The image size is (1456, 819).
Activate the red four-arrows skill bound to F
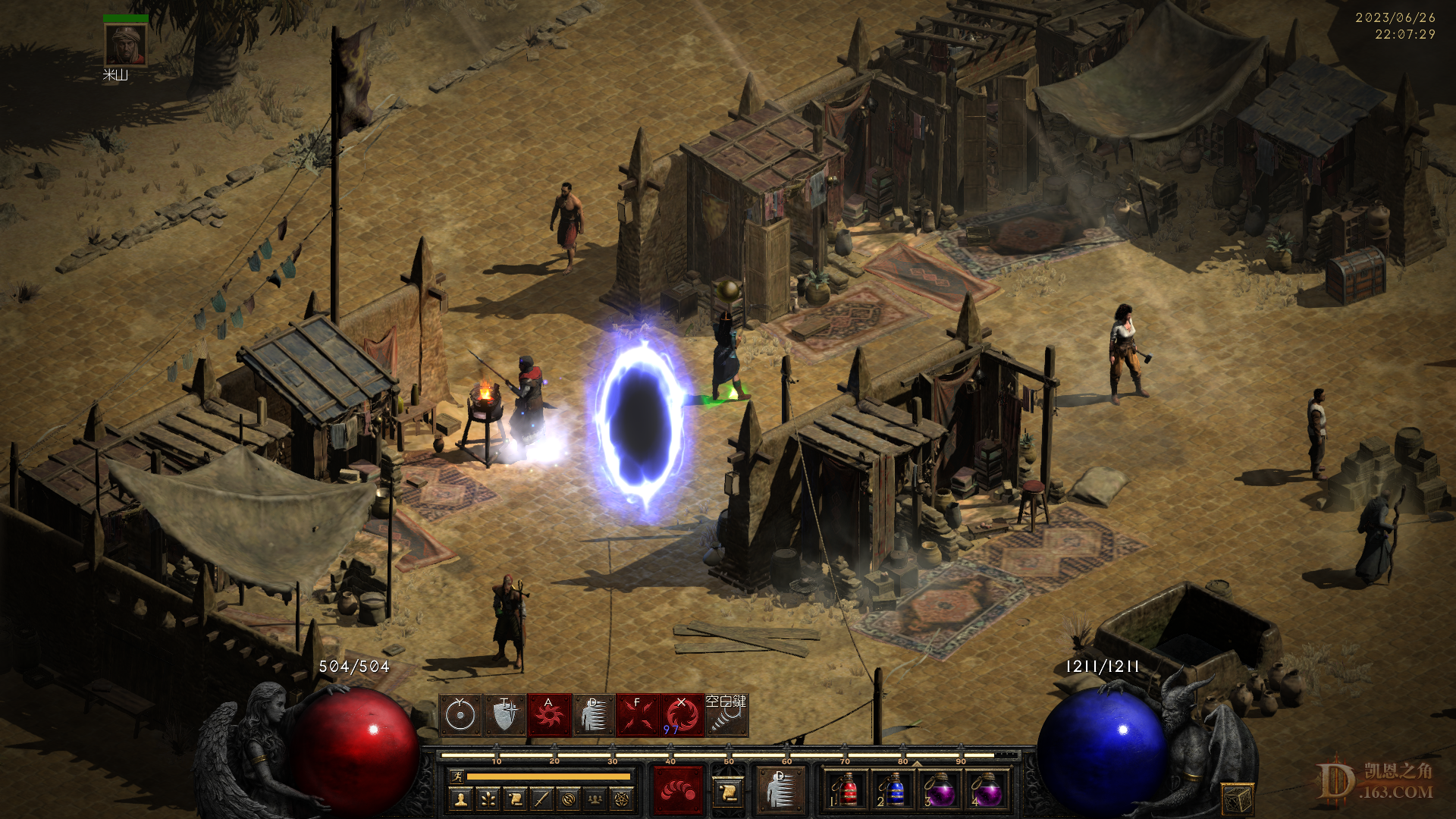[638, 715]
